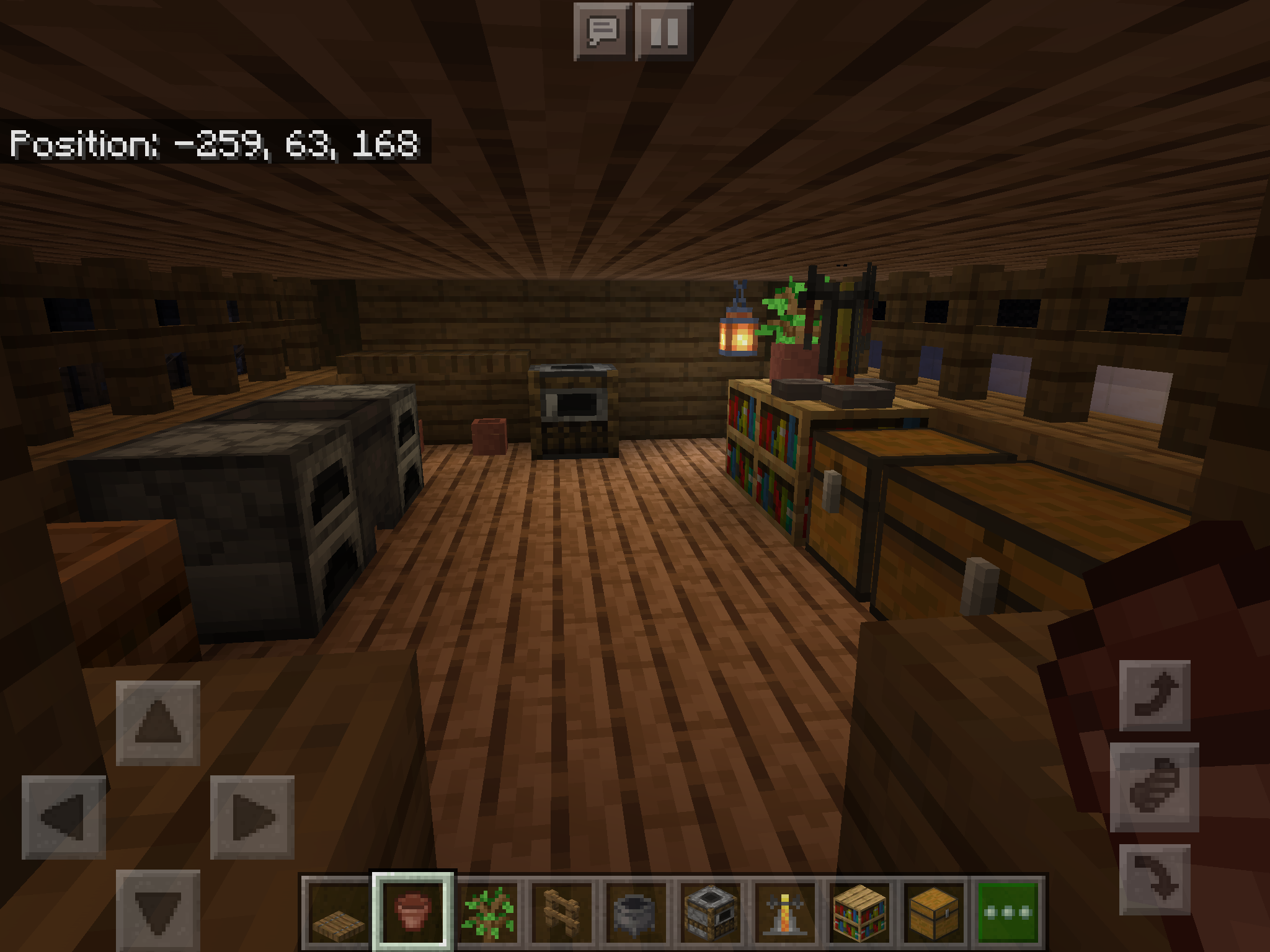Open the chat window
This screenshot has height=952, width=1270.
click(x=602, y=31)
